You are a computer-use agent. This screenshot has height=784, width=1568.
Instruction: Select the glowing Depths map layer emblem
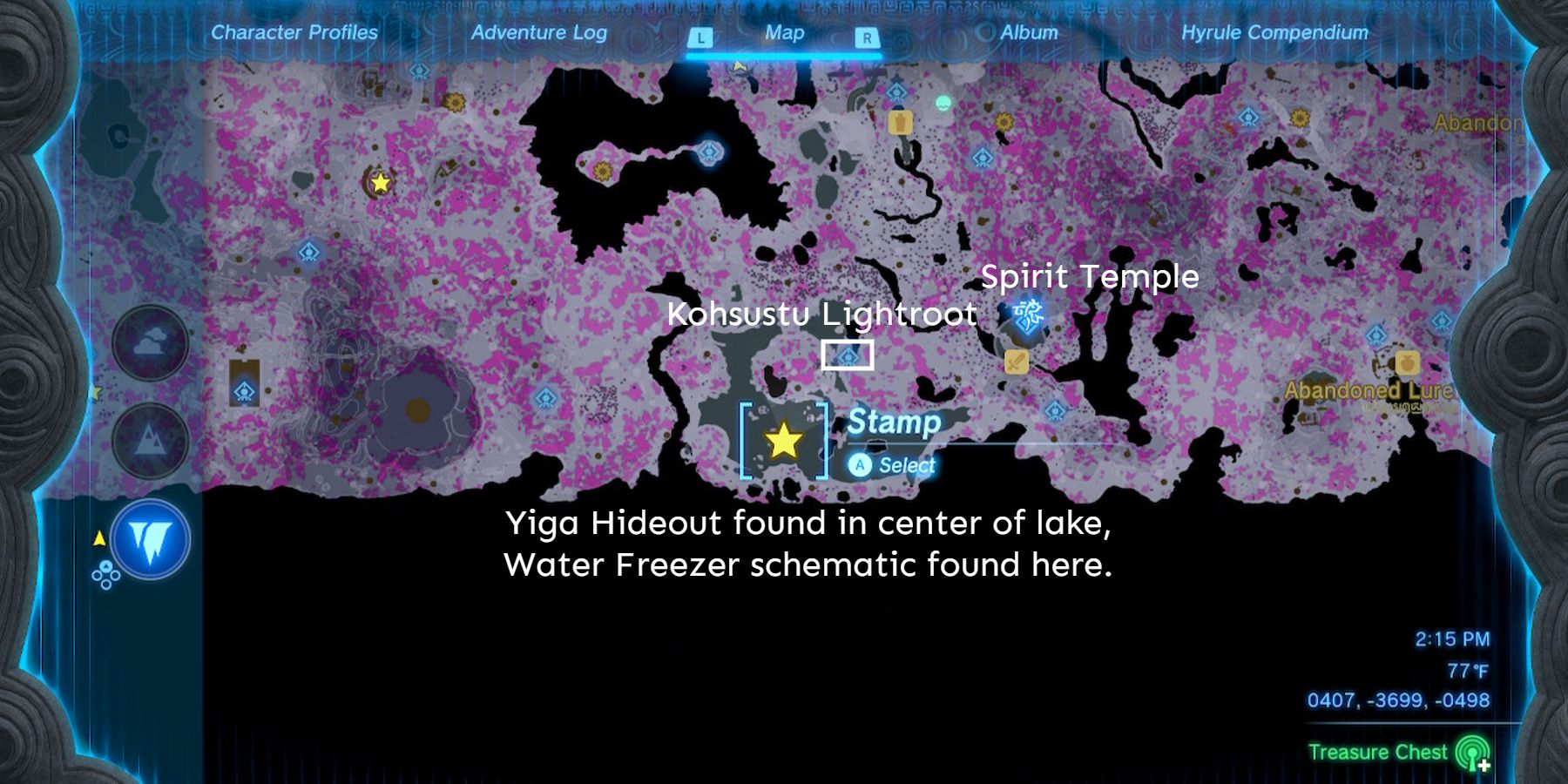click(150, 538)
